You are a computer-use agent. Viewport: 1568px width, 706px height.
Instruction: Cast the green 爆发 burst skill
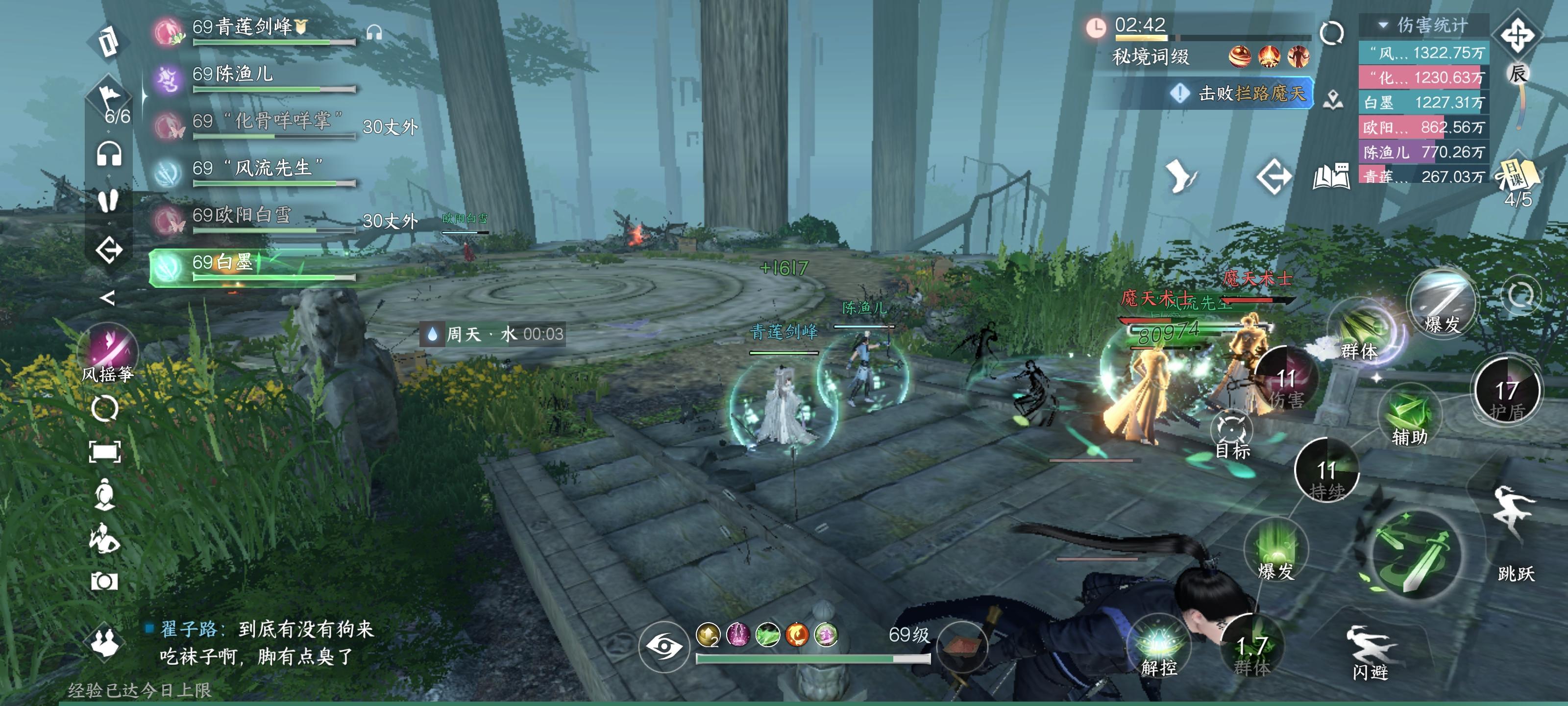click(x=1276, y=550)
